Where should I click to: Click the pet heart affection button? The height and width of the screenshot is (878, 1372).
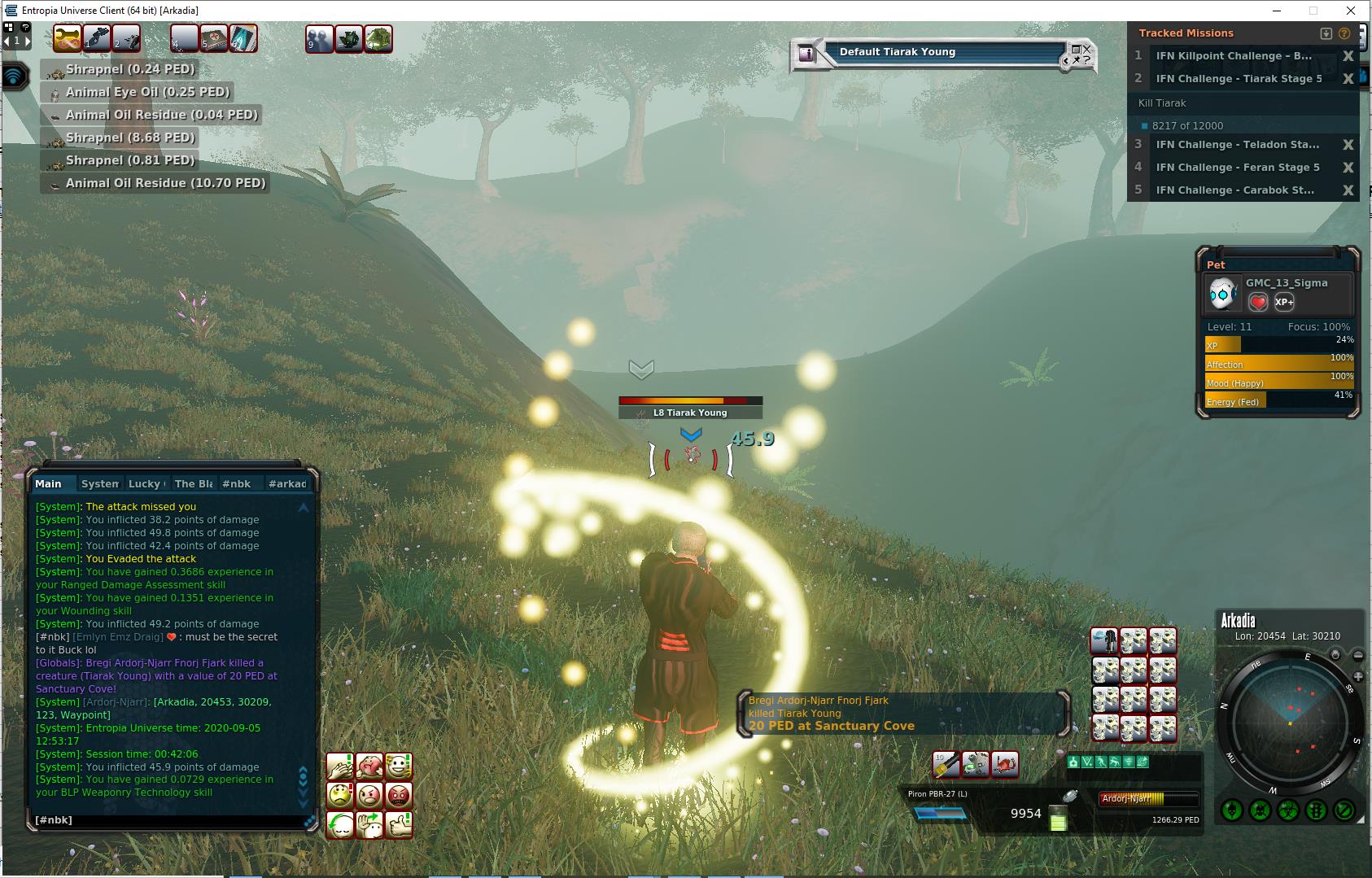tap(1258, 302)
